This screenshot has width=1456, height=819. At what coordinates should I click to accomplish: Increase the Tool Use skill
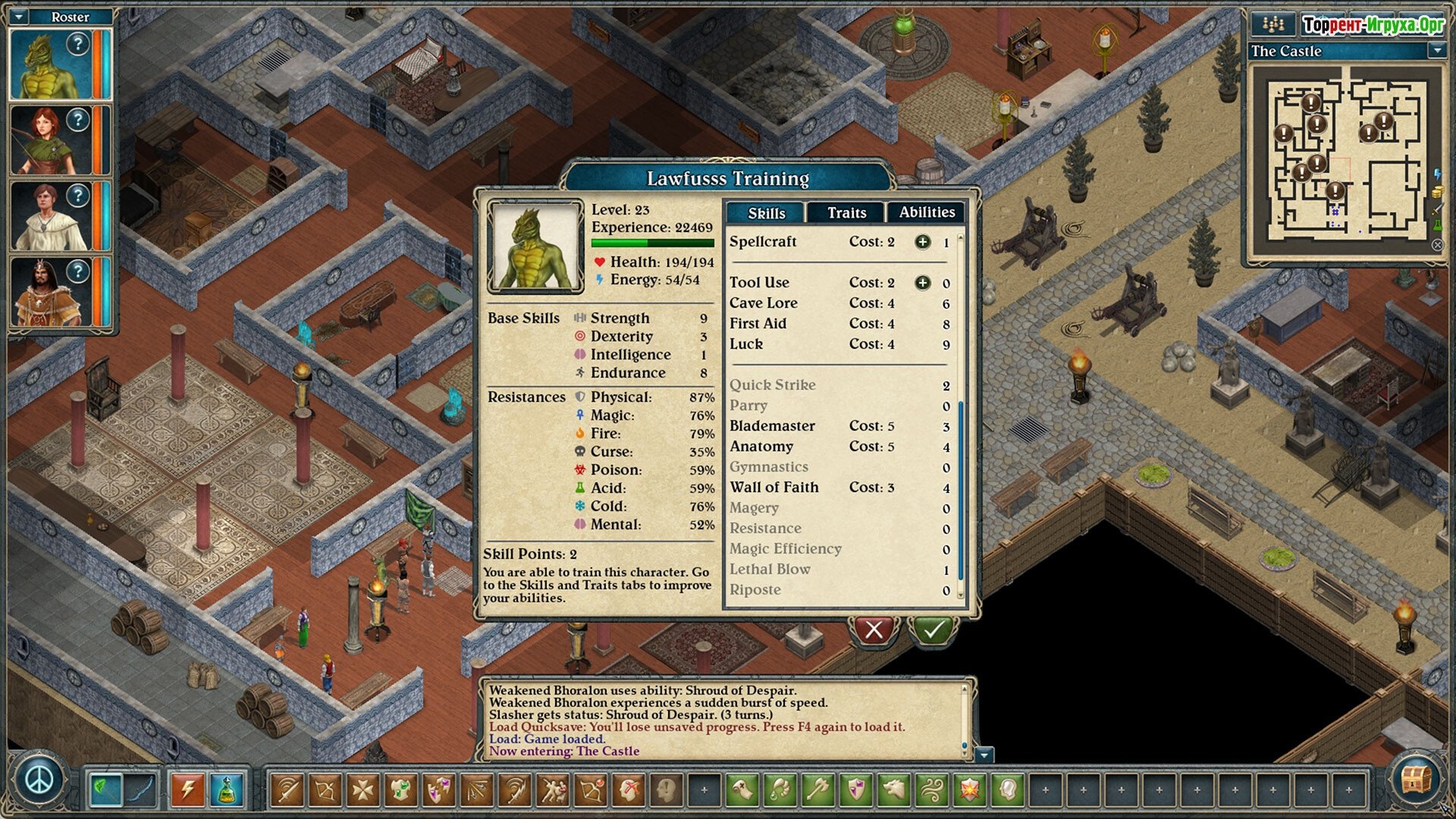point(922,283)
